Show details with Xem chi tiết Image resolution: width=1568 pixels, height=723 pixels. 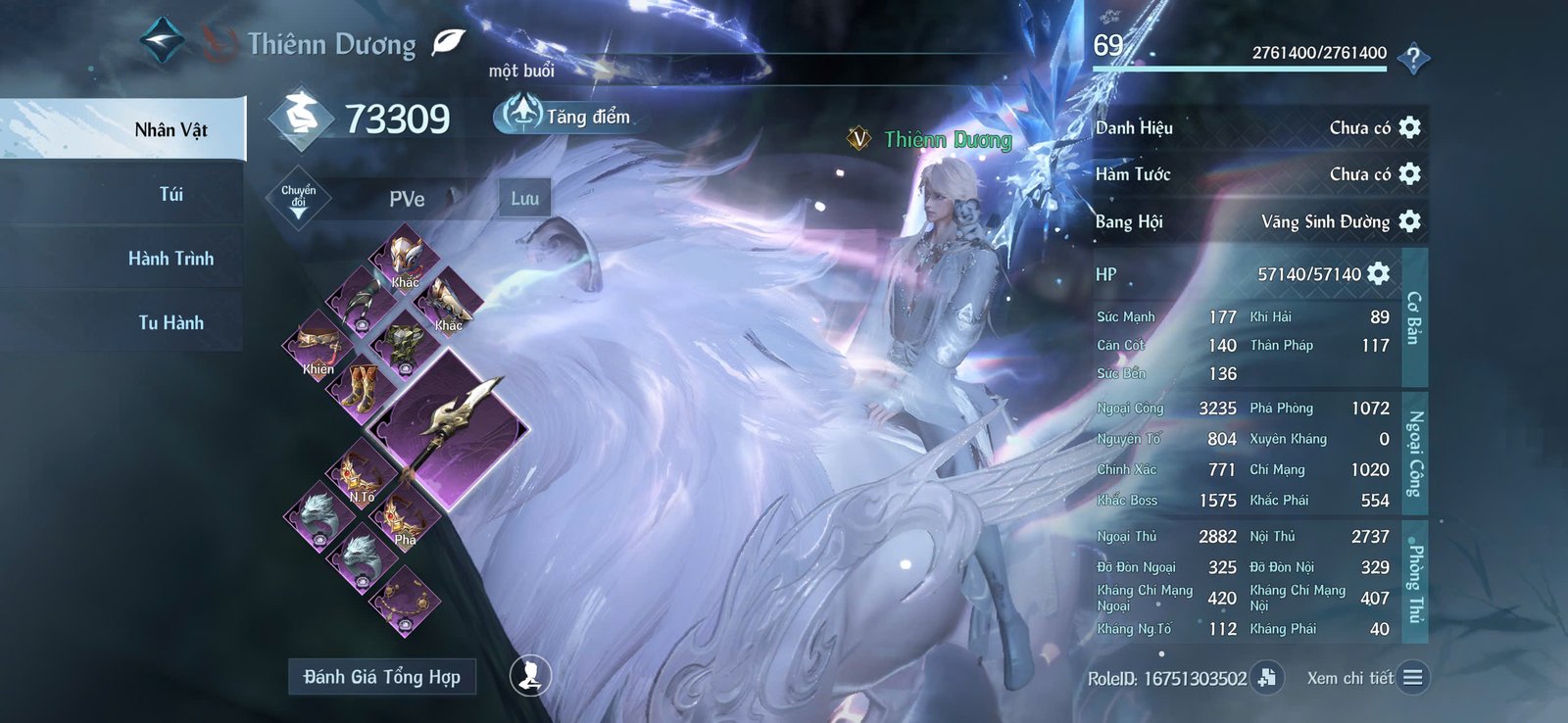[1412, 677]
